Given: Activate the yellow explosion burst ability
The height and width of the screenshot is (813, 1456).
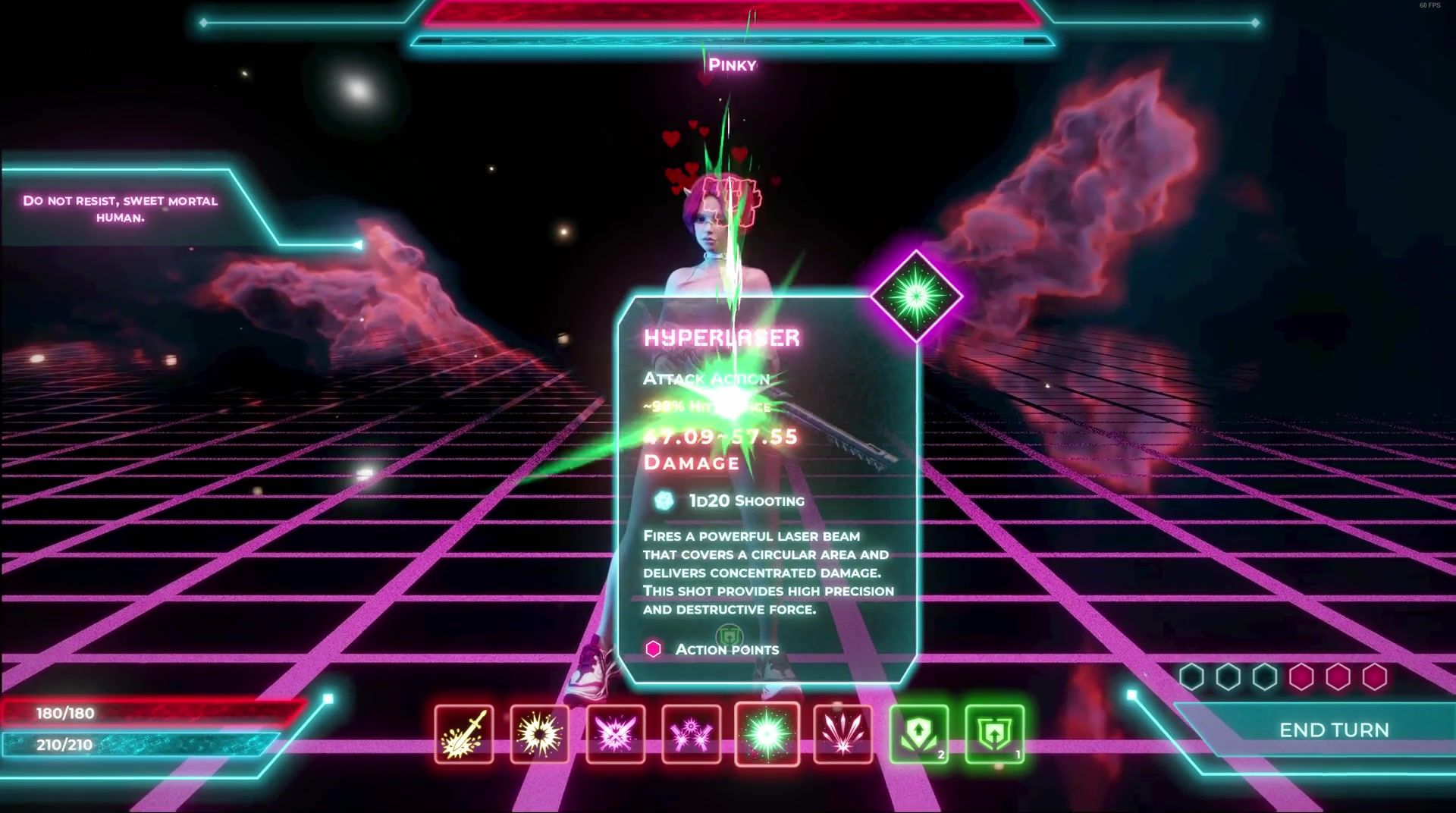Looking at the screenshot, I should pos(539,734).
